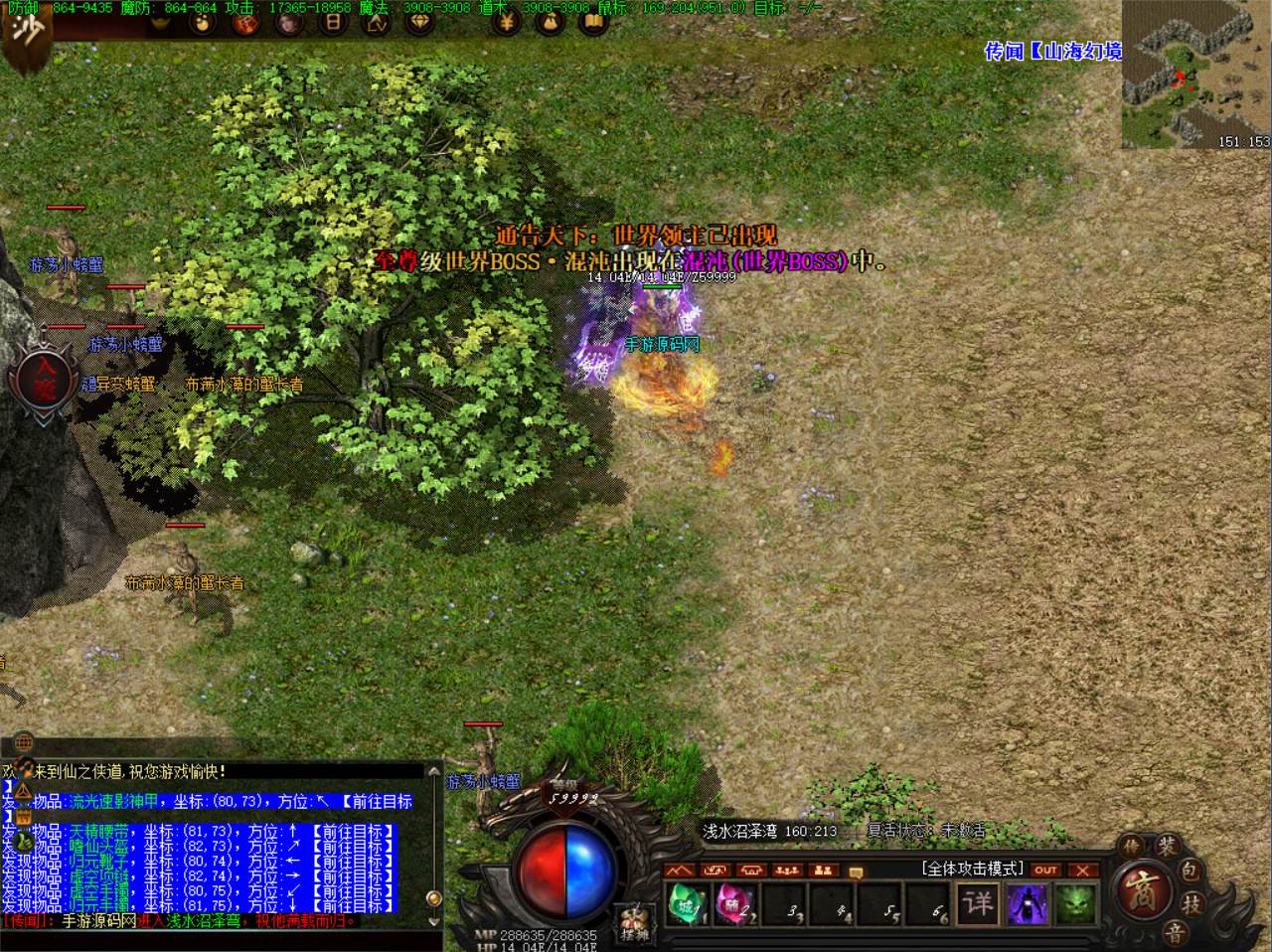This screenshot has height=952, width=1272.
Task: Activate the purple figure skill icon
Action: tap(1027, 904)
